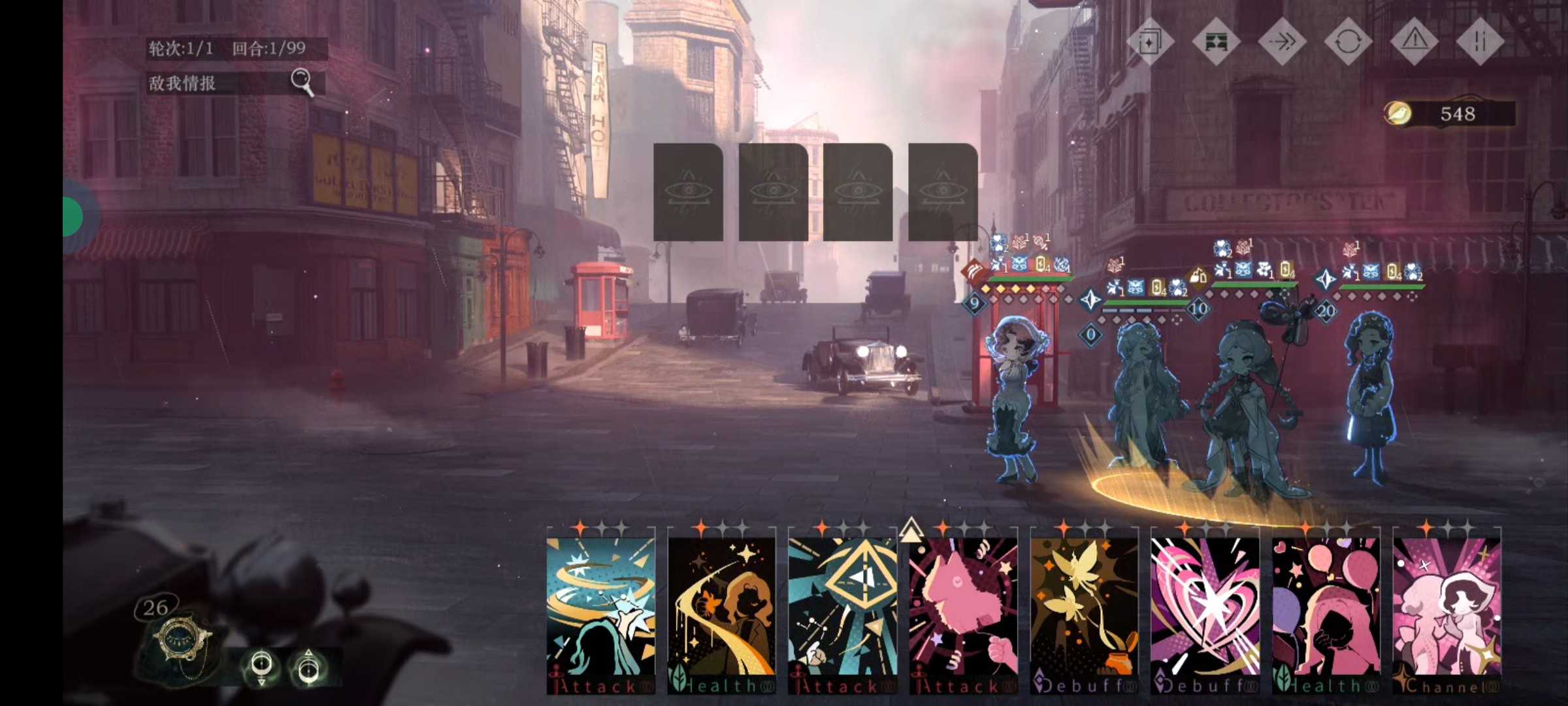Activate the ring skill with upward triangle
1568x706 pixels.
pyautogui.click(x=308, y=667)
